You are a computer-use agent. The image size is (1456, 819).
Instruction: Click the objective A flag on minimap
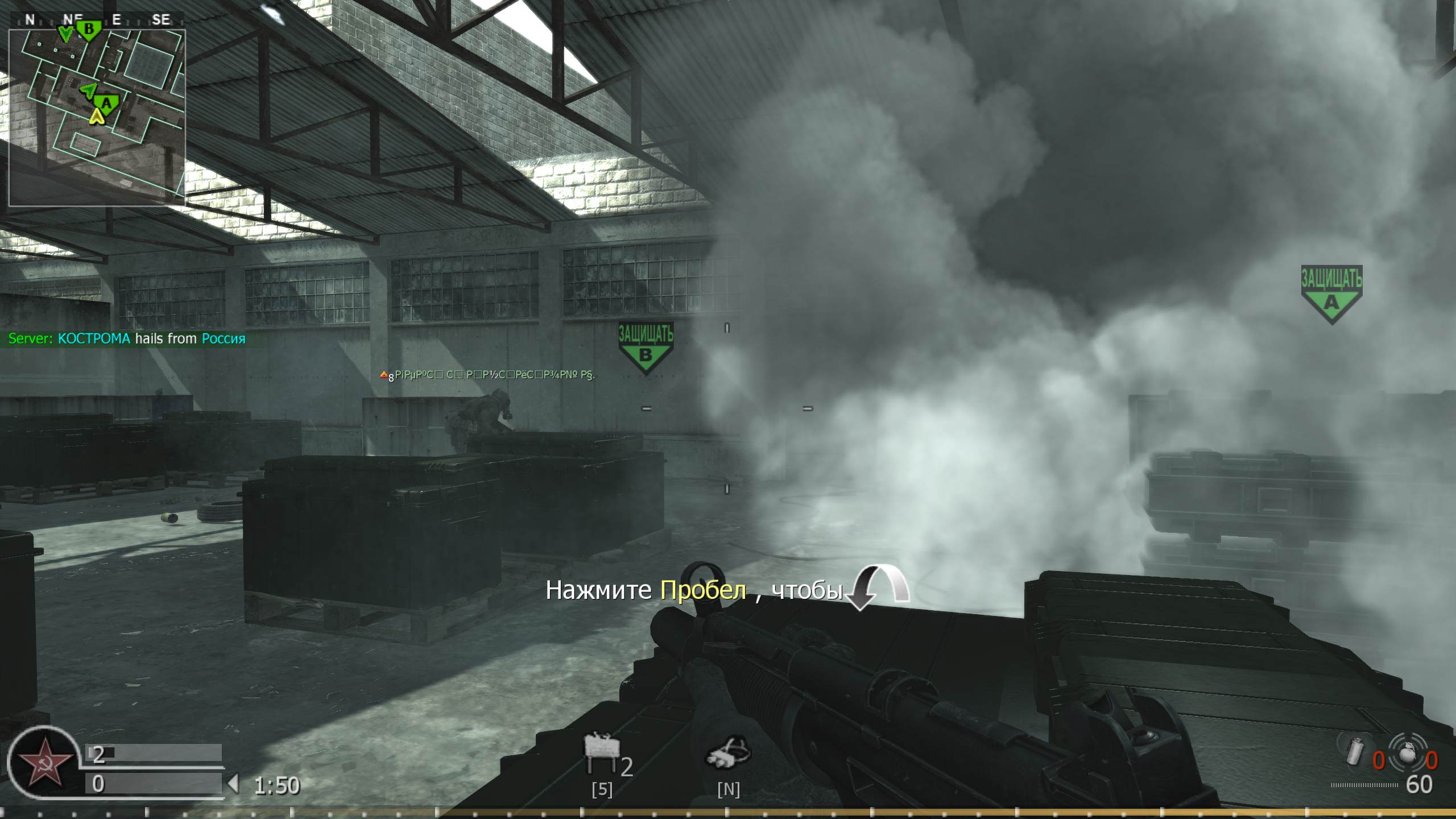point(106,104)
